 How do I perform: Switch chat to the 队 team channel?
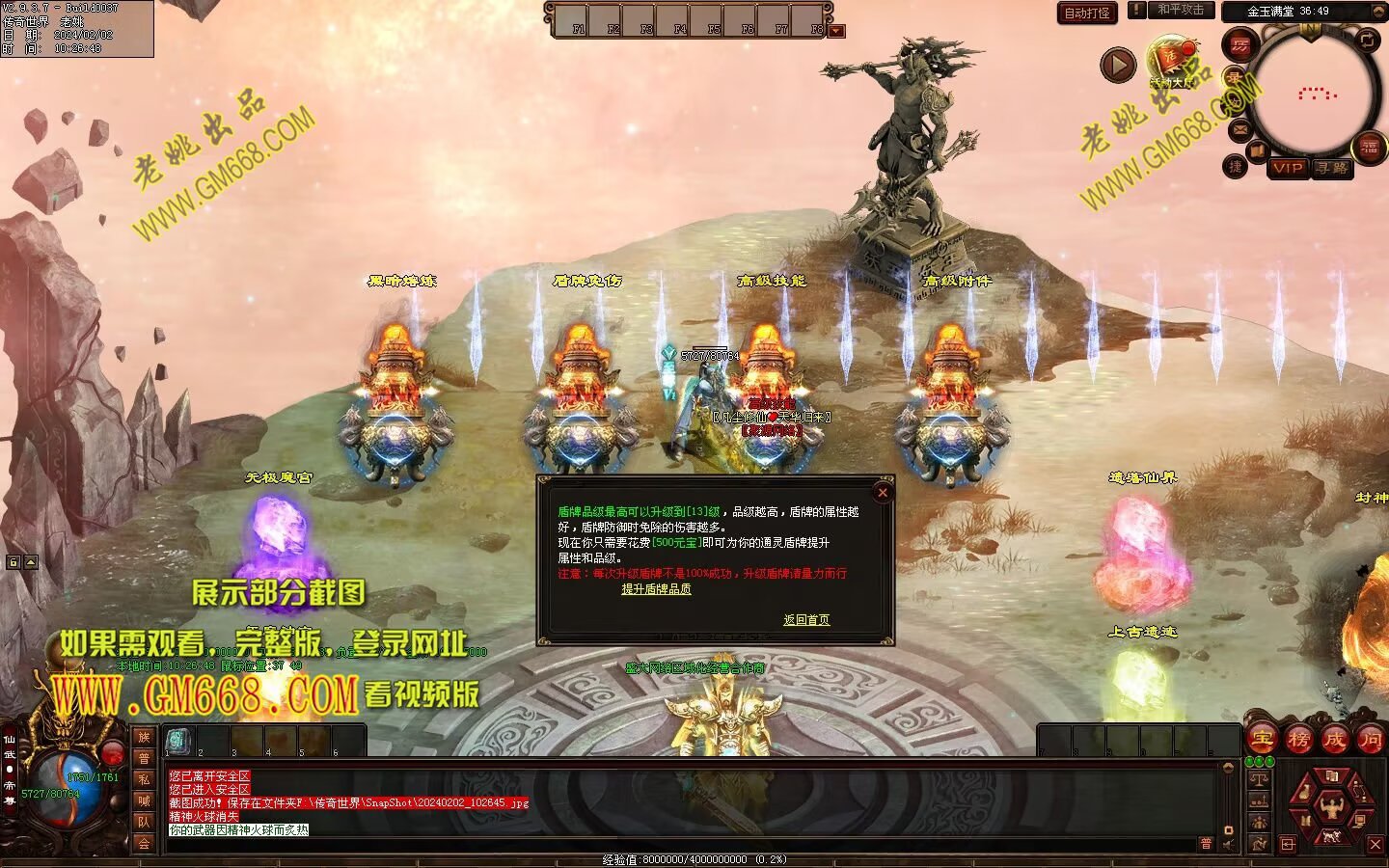click(x=144, y=822)
